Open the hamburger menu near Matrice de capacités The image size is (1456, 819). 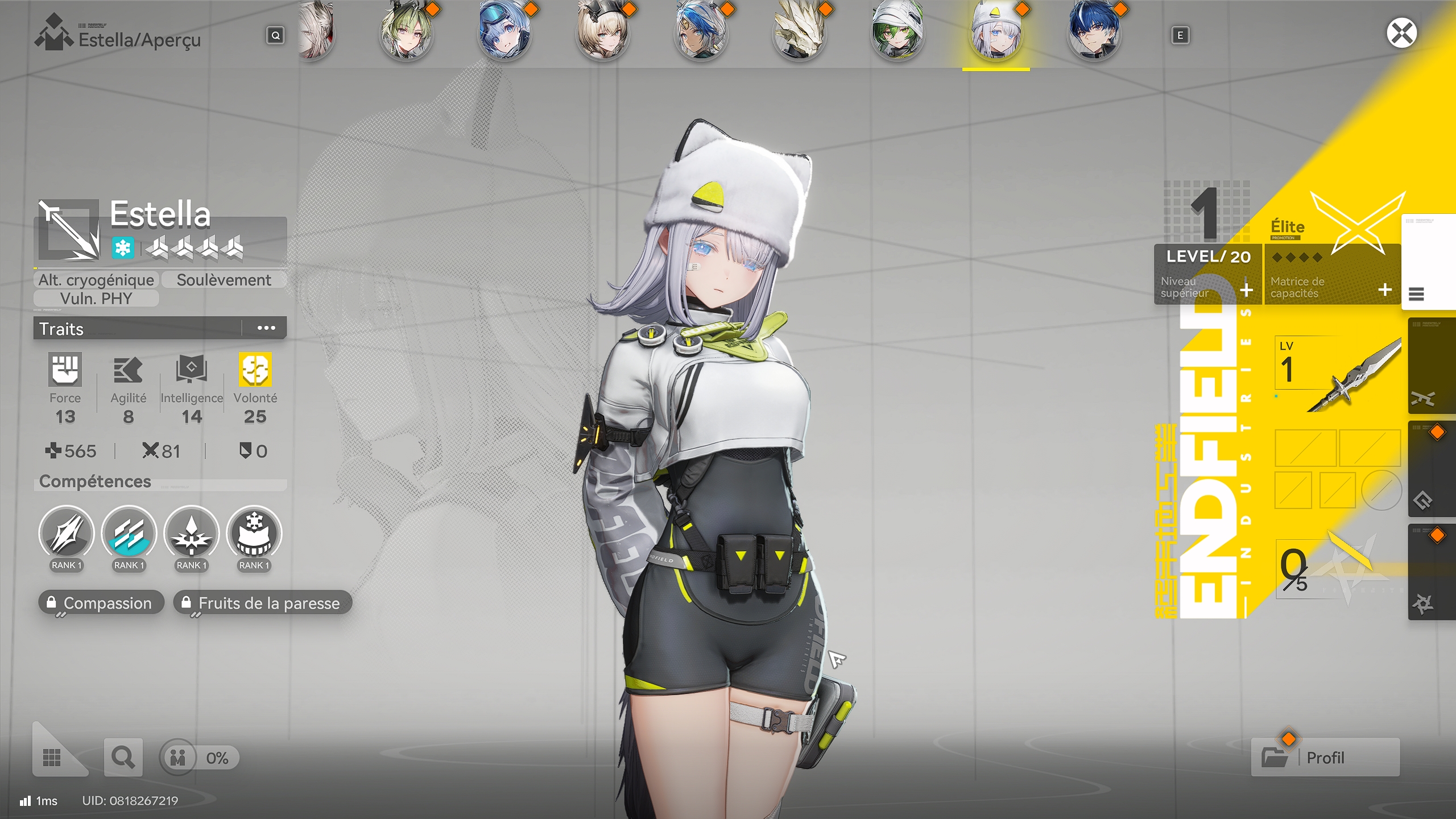tap(1416, 295)
